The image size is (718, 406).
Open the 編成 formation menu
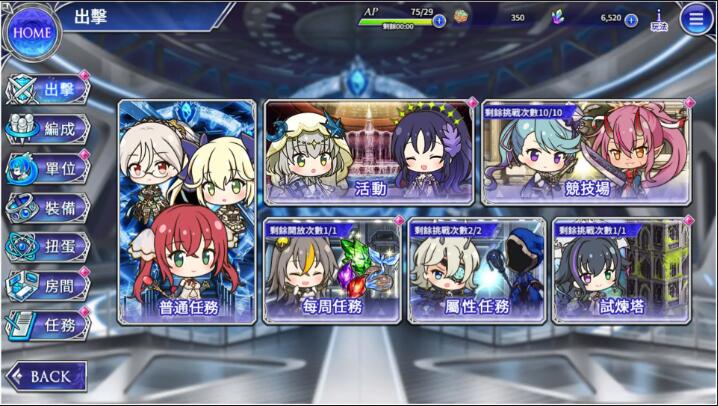[50, 129]
